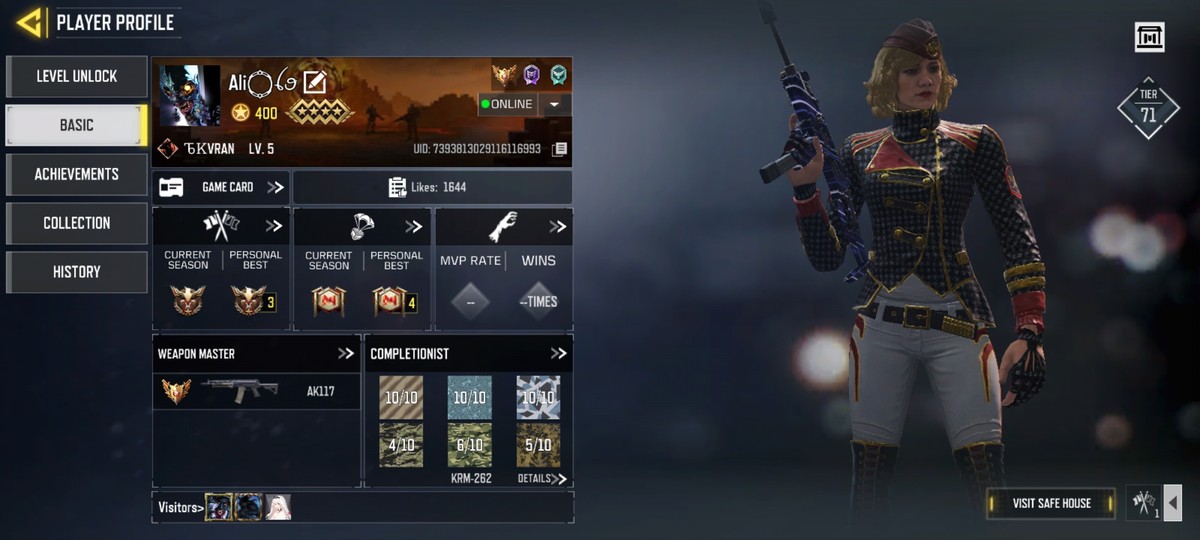1200x540 pixels.
Task: Copy the UID using the copy icon
Action: coord(560,149)
